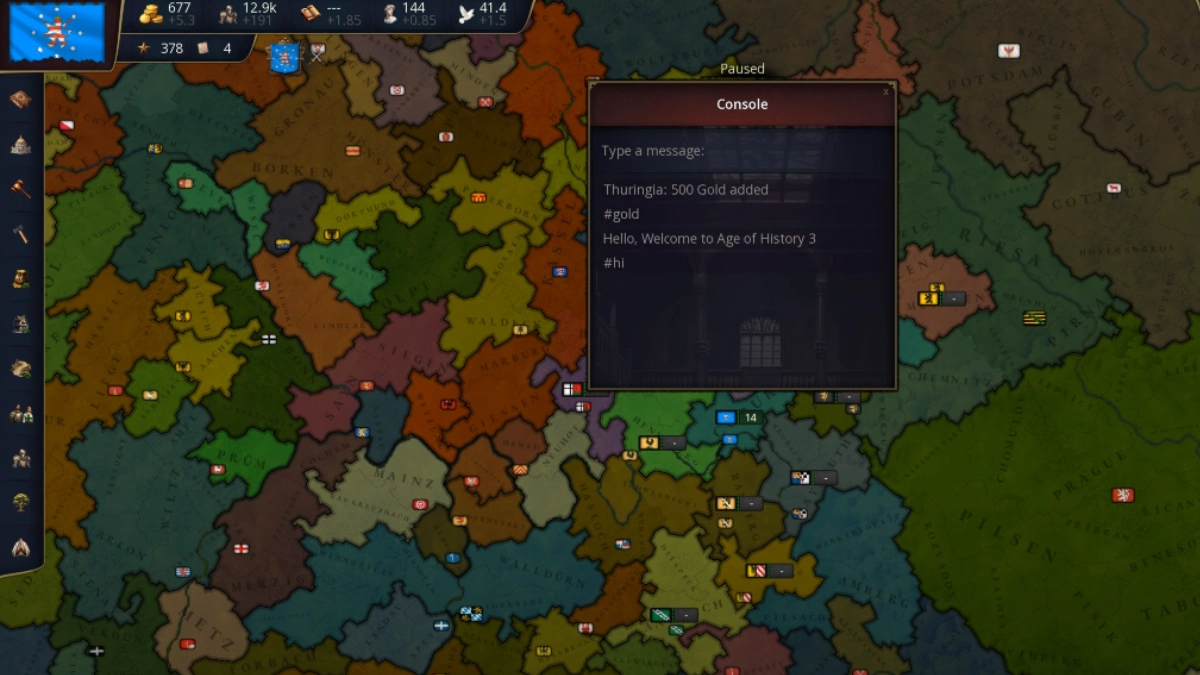Open the domed capitol building menu
1200x675 pixels.
click(x=21, y=144)
